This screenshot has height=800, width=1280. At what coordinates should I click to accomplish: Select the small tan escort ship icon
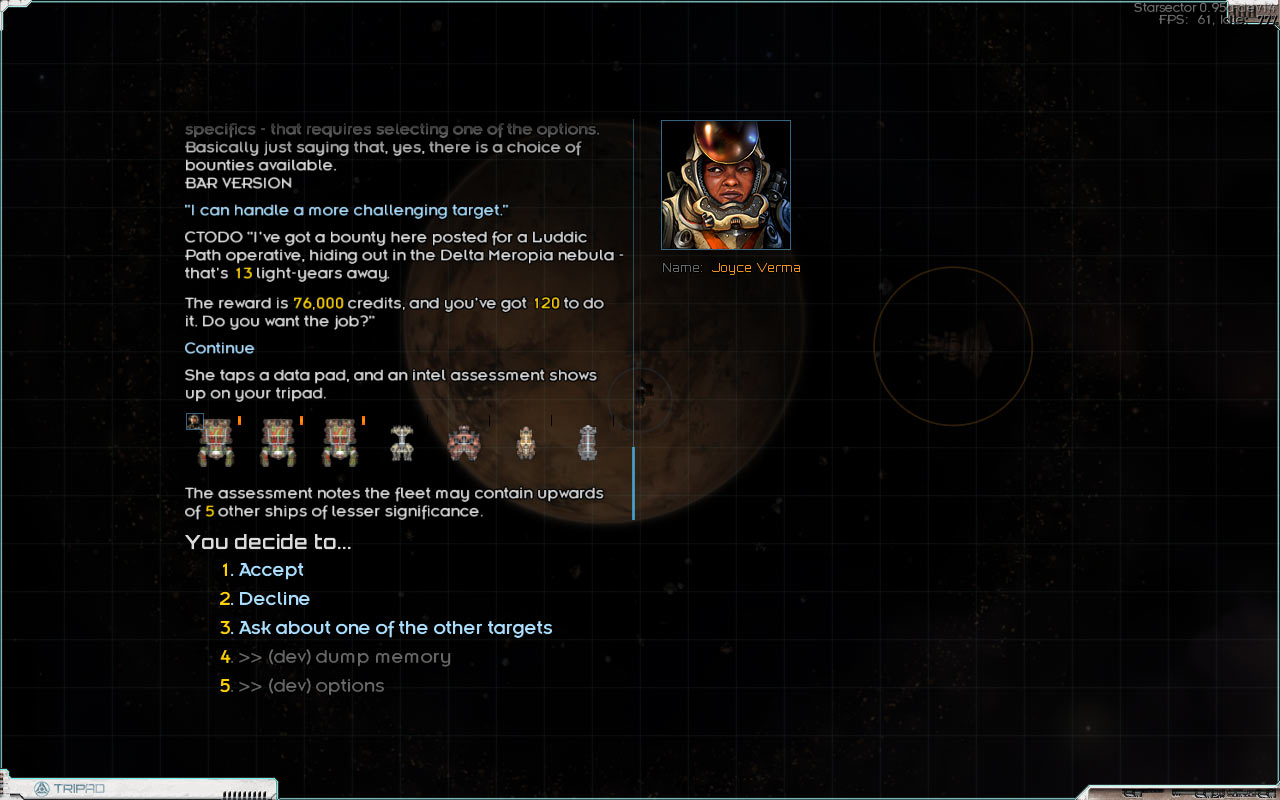pyautogui.click(x=526, y=443)
